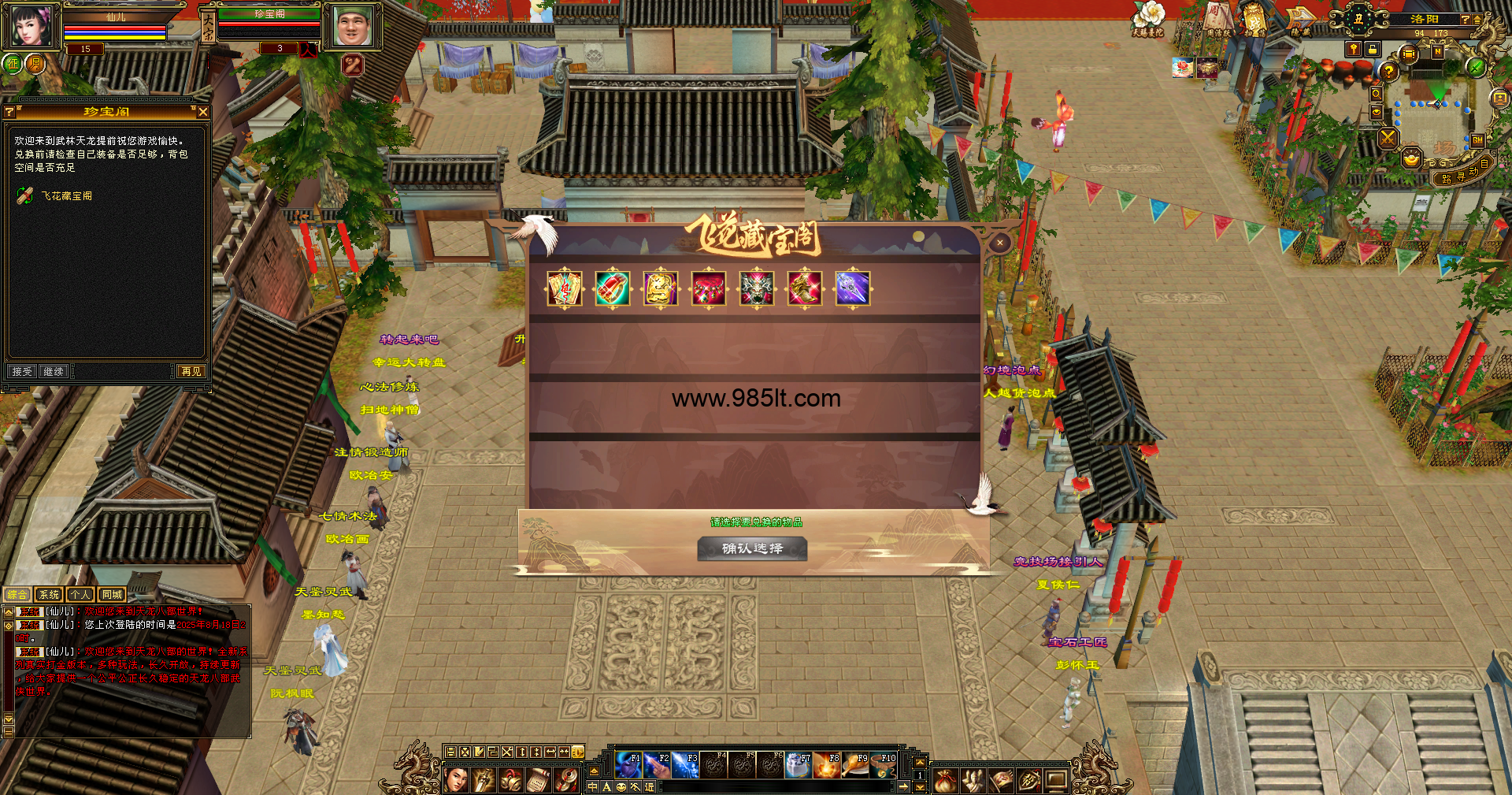The width and height of the screenshot is (1512, 795).
Task: Click the GM button by the minimap
Action: pos(1477,140)
